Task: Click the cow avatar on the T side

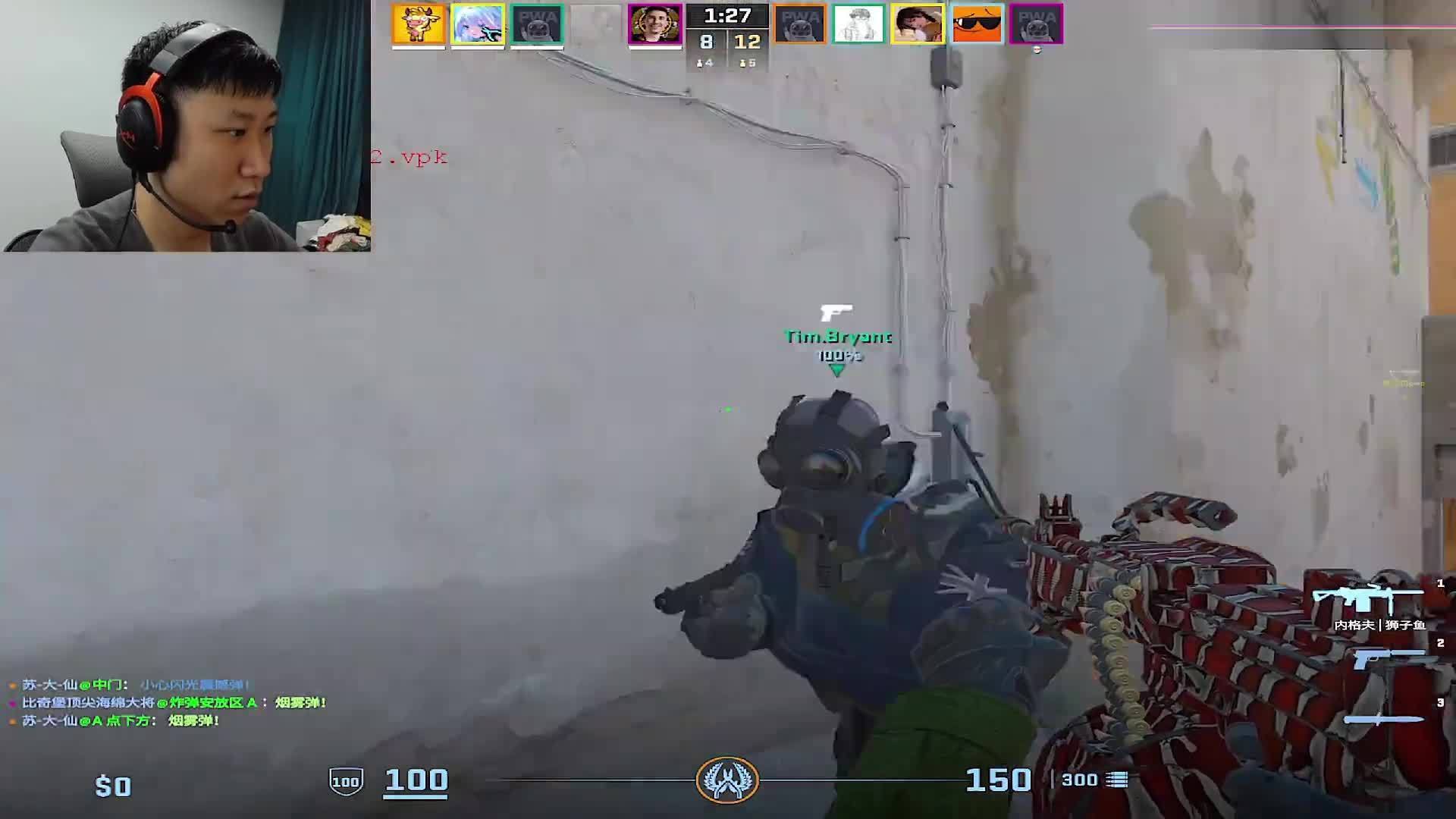Action: pos(419,25)
